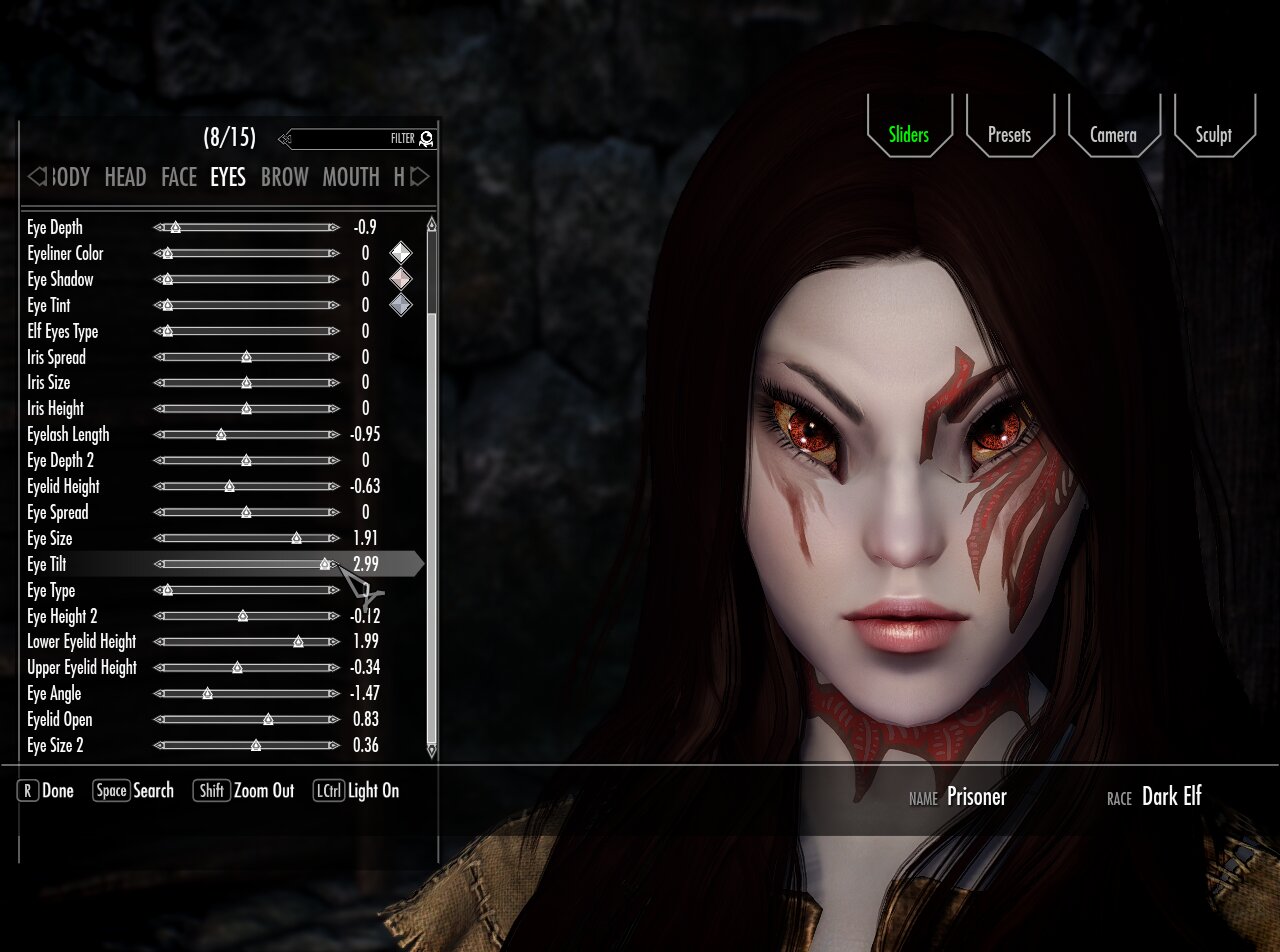Click the Sliders tab
1280x952 pixels.
pyautogui.click(x=908, y=135)
